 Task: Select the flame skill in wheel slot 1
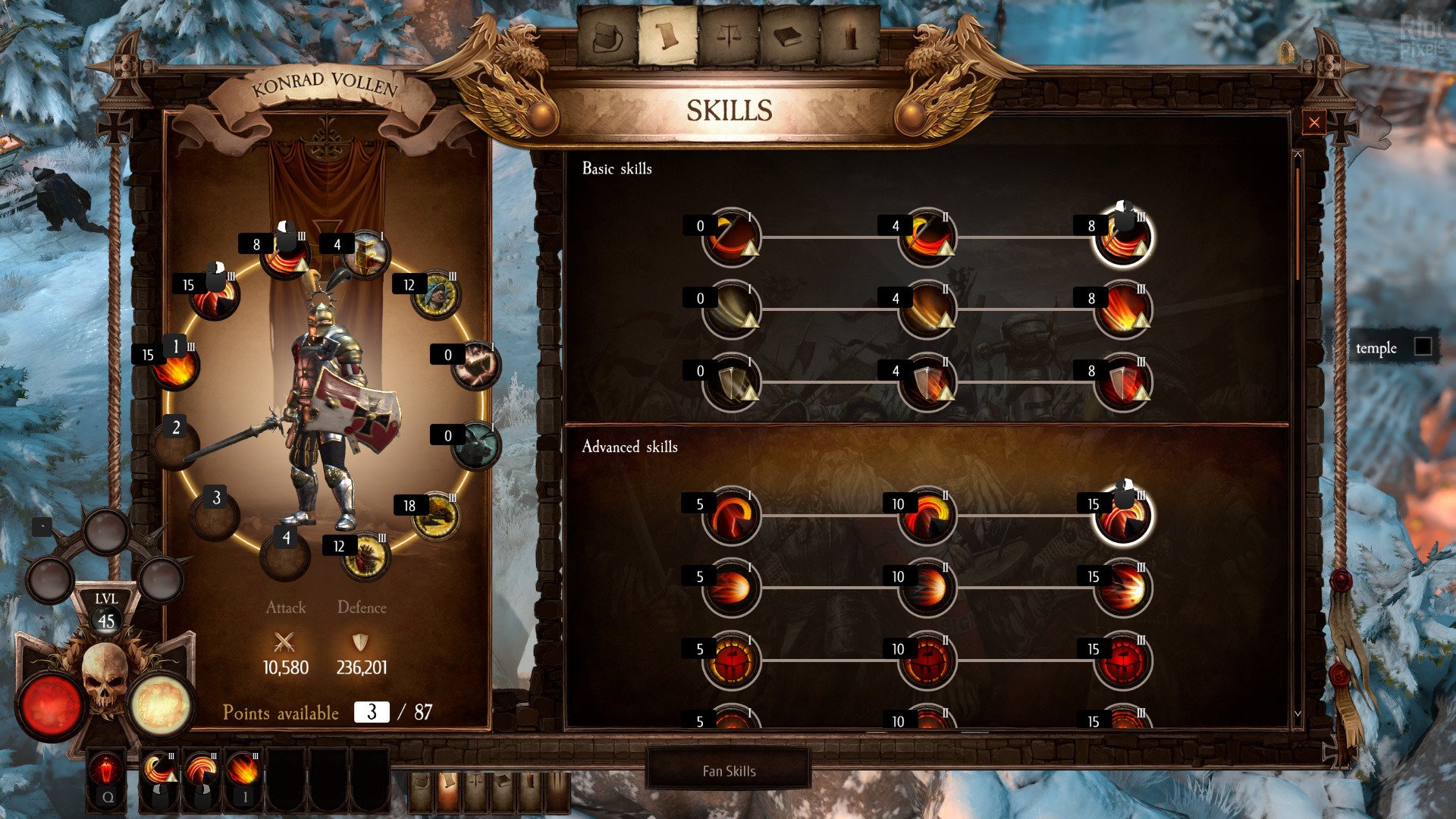[175, 367]
